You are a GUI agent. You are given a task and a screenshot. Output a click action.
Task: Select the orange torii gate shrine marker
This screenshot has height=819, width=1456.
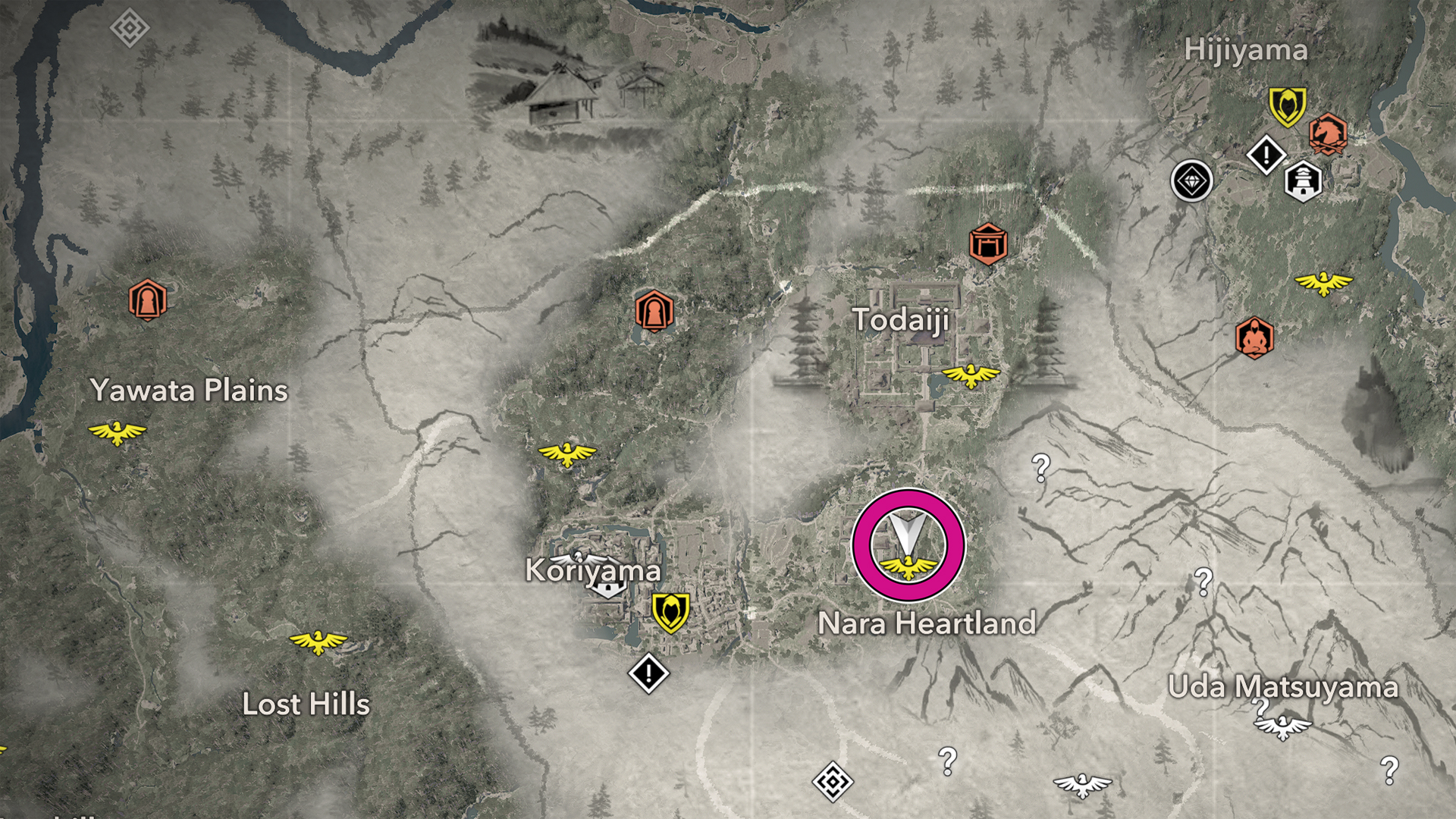click(987, 244)
